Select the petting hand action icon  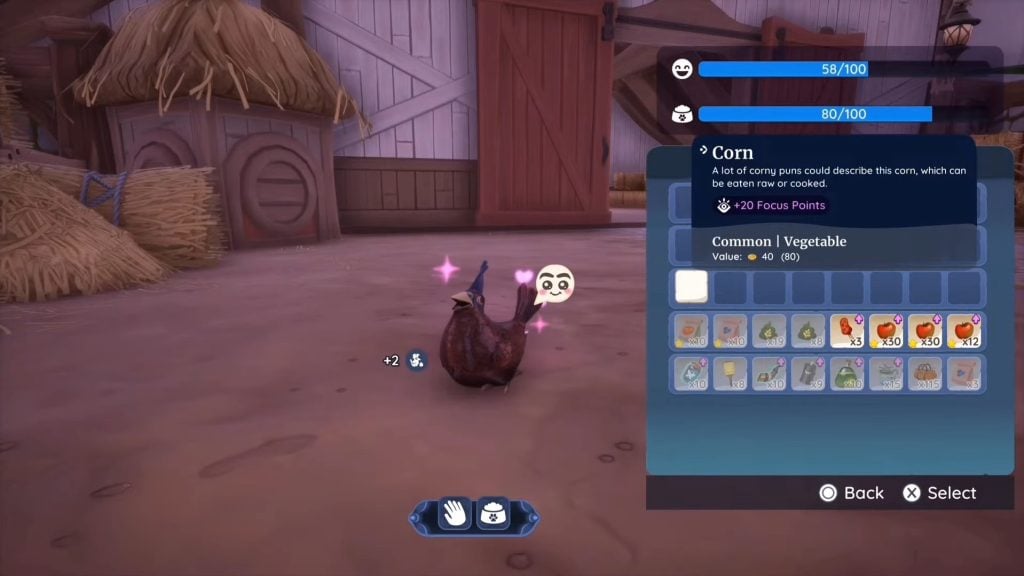click(455, 514)
